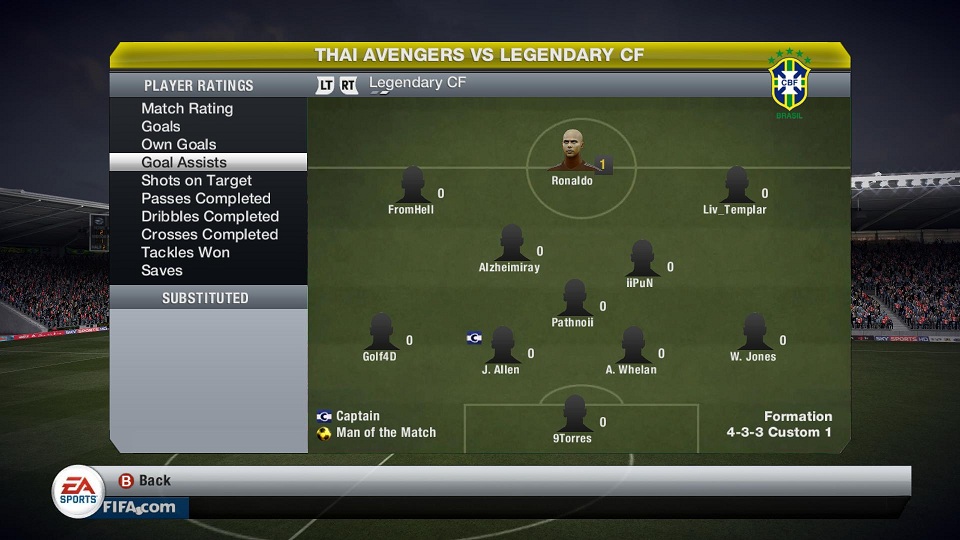Open Passes Completed stat
This screenshot has width=960, height=540.
206,198
